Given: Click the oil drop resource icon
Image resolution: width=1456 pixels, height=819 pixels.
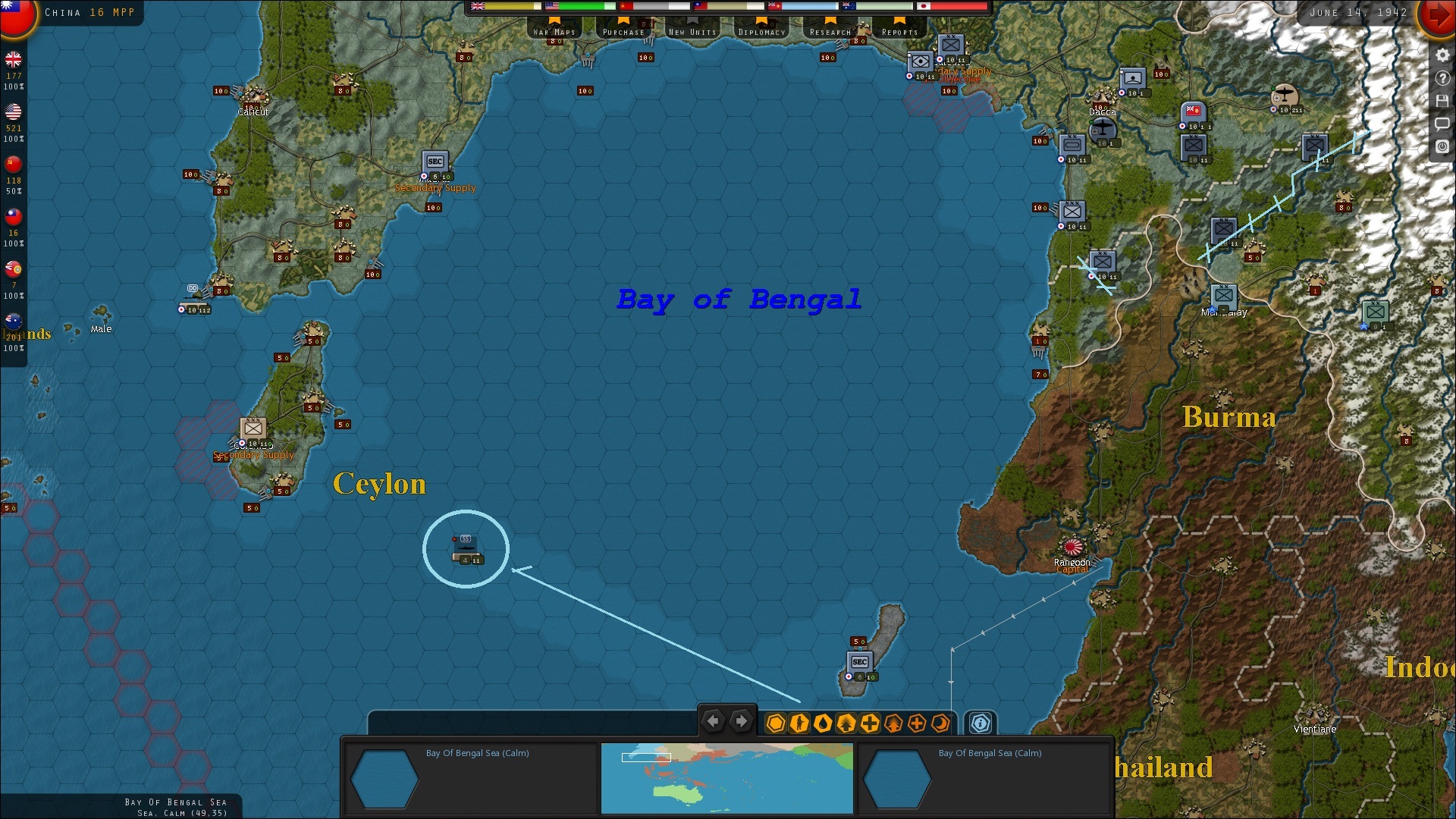Looking at the screenshot, I should (822, 723).
